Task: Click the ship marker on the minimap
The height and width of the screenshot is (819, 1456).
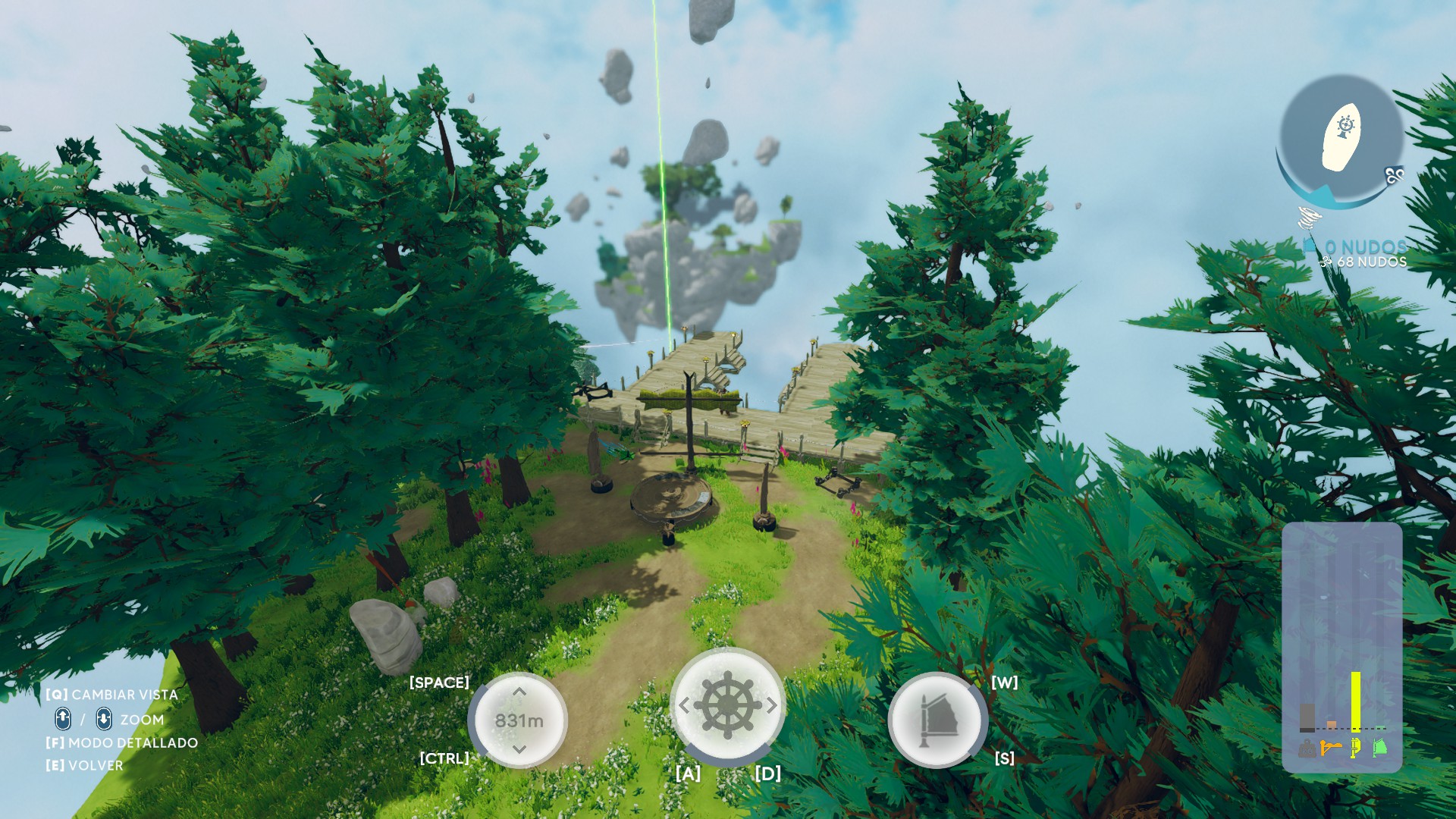Action: [x=1342, y=135]
